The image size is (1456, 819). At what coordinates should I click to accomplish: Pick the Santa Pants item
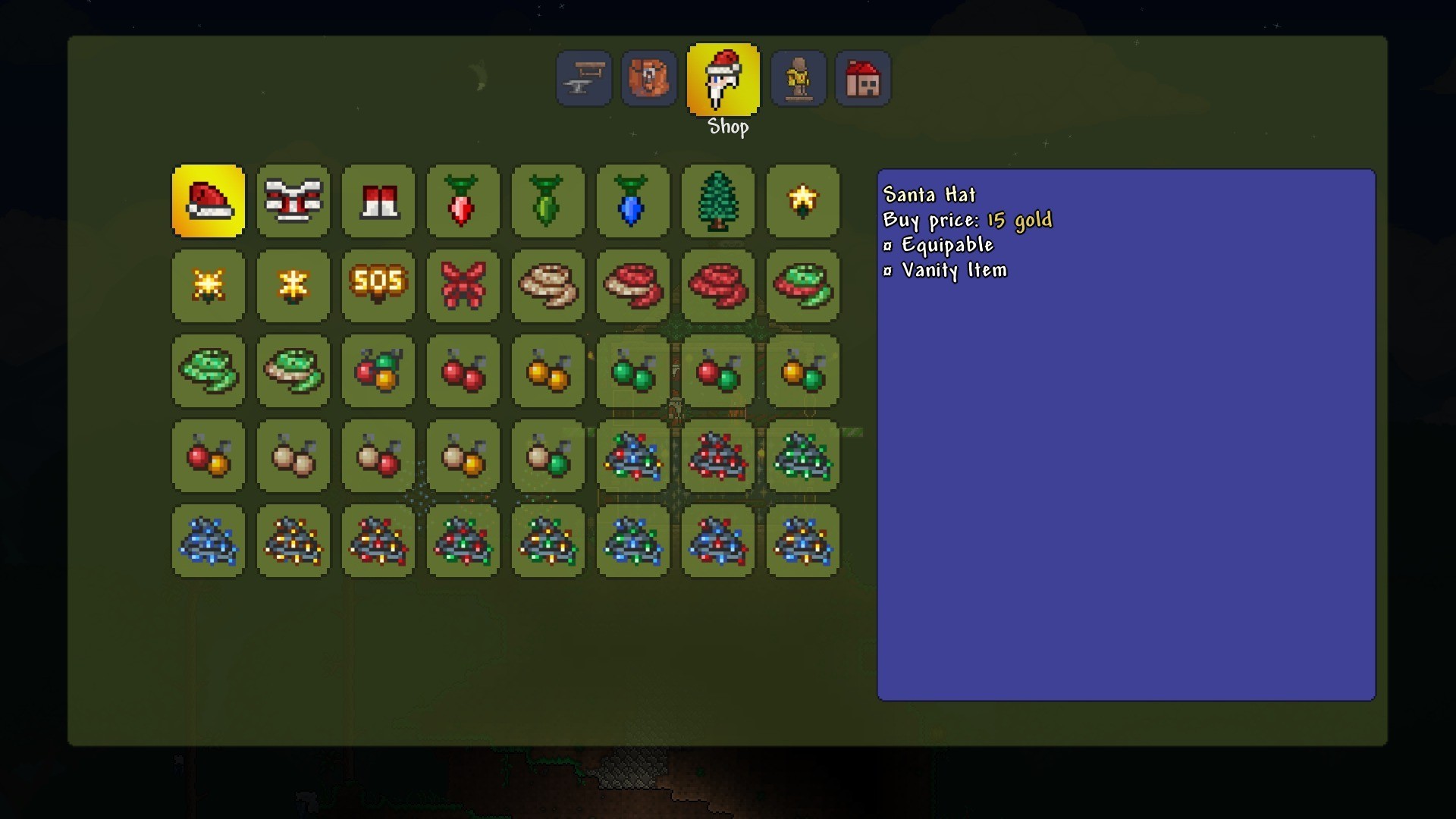(378, 202)
